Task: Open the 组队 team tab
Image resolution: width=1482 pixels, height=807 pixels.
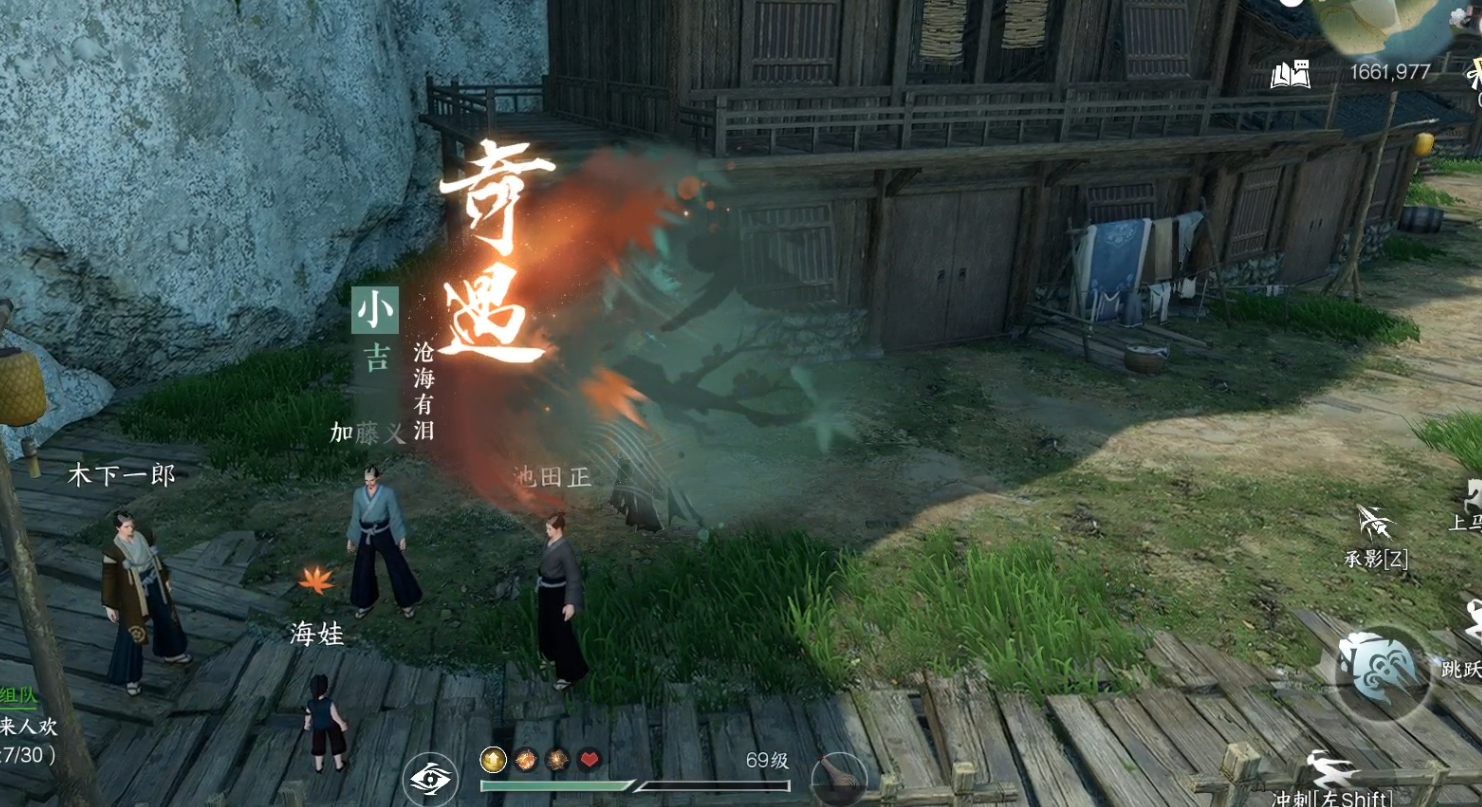Action: [x=17, y=697]
